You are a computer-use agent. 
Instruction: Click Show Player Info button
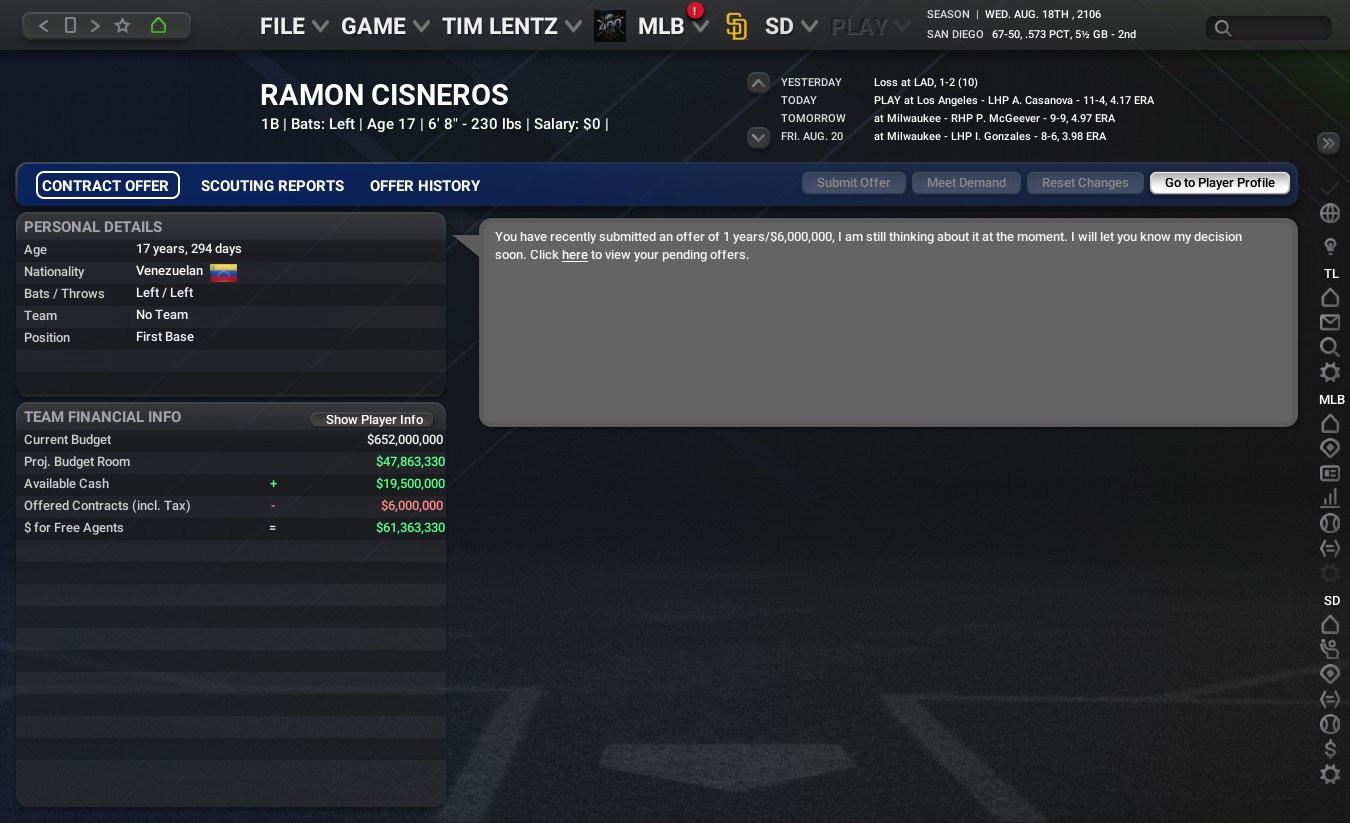(374, 420)
